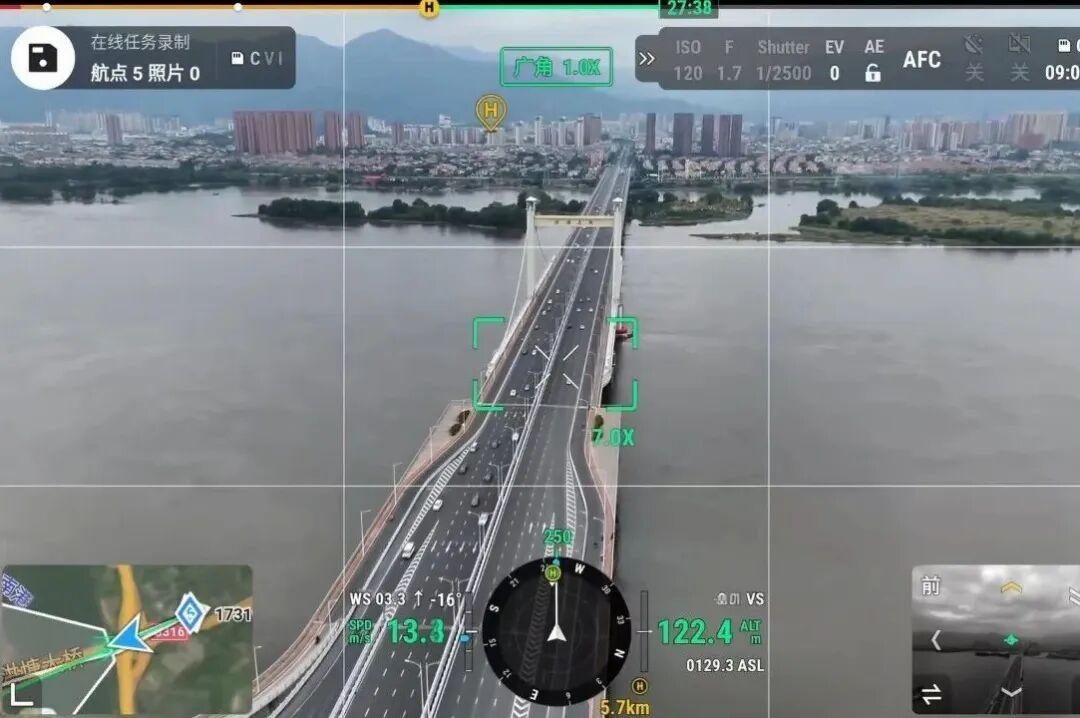Select the storage card CVI indicator
Image resolution: width=1080 pixels, height=718 pixels.
259,59
